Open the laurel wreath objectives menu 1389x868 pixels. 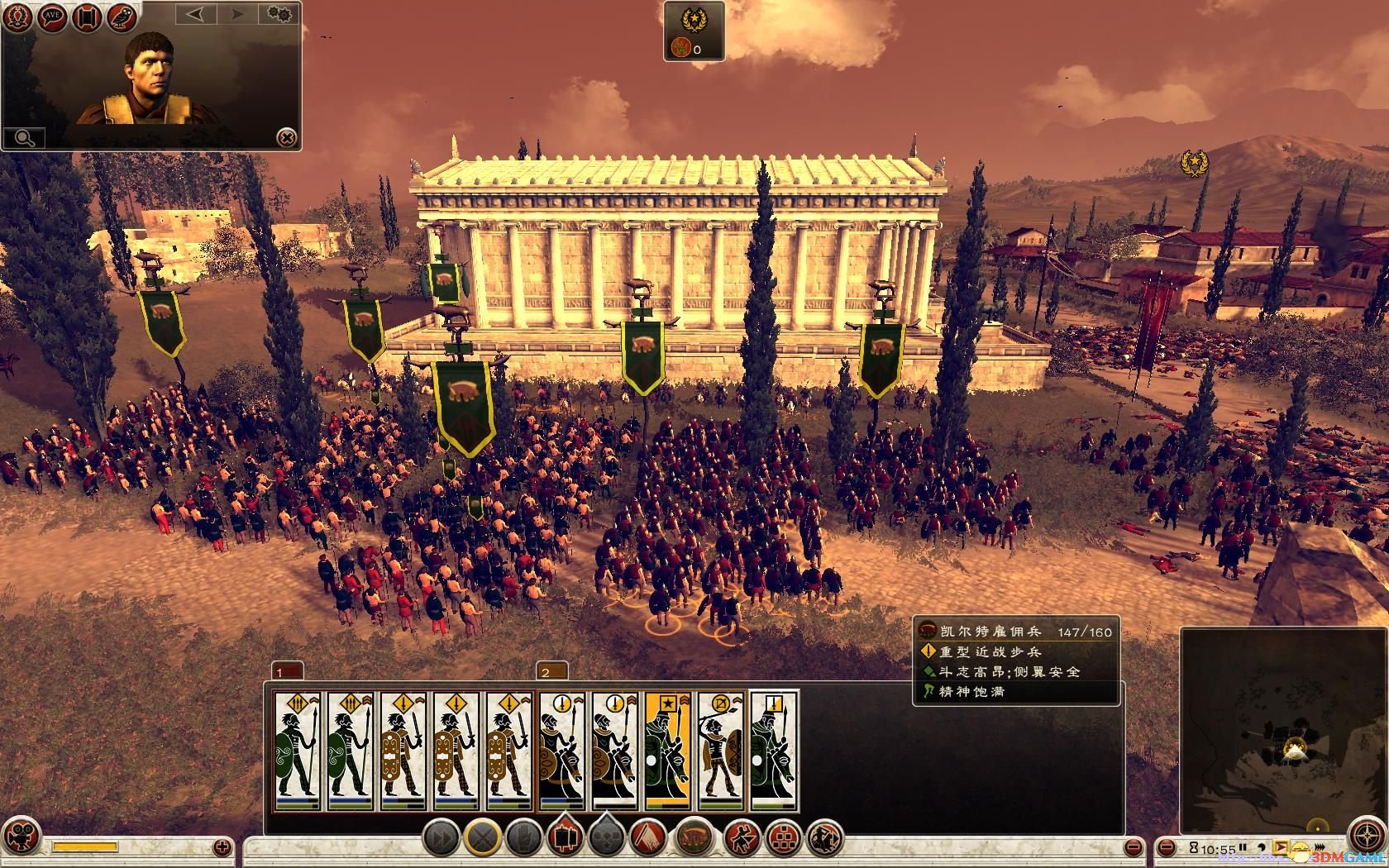click(20, 17)
